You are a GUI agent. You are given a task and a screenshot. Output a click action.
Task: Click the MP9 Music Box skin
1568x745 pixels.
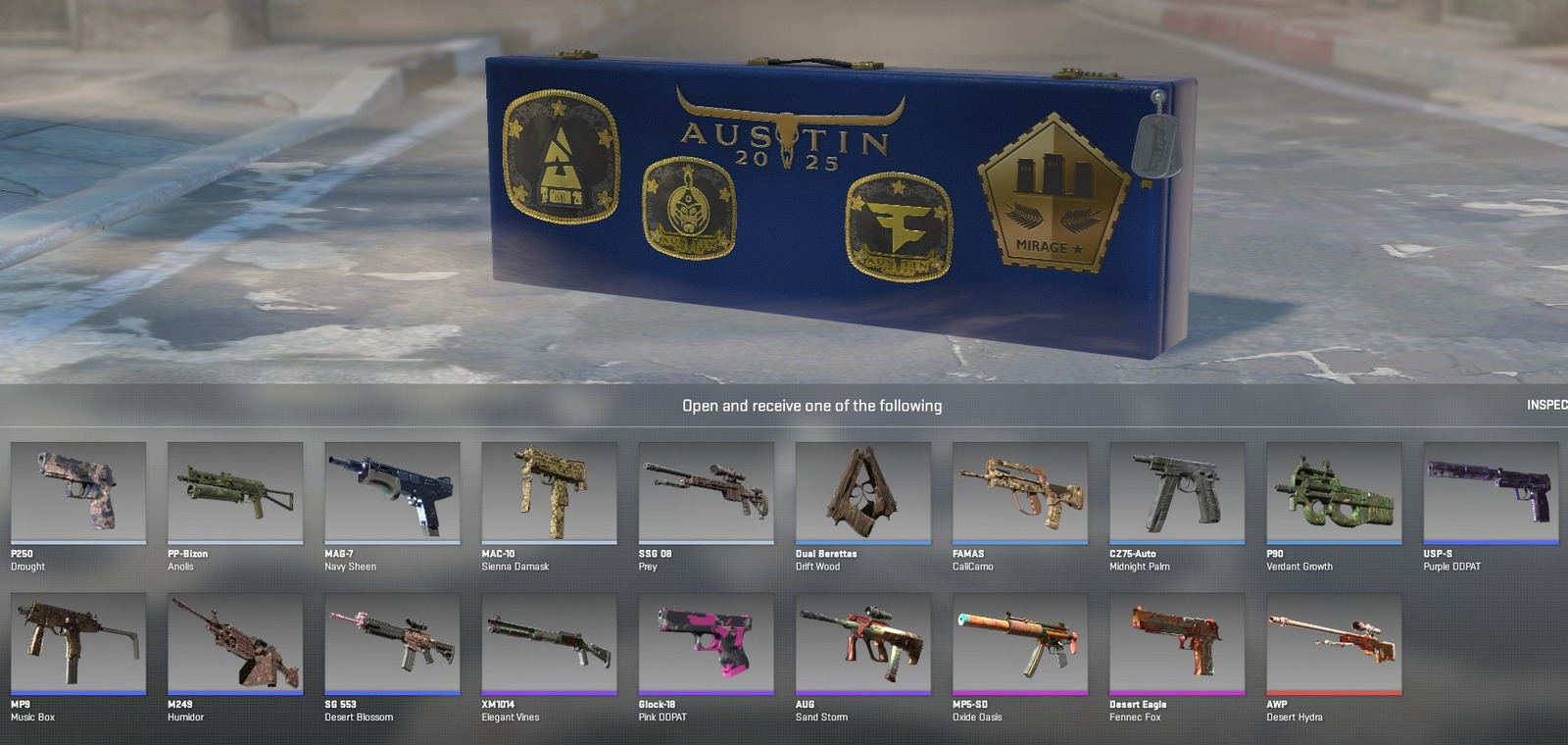[x=78, y=645]
